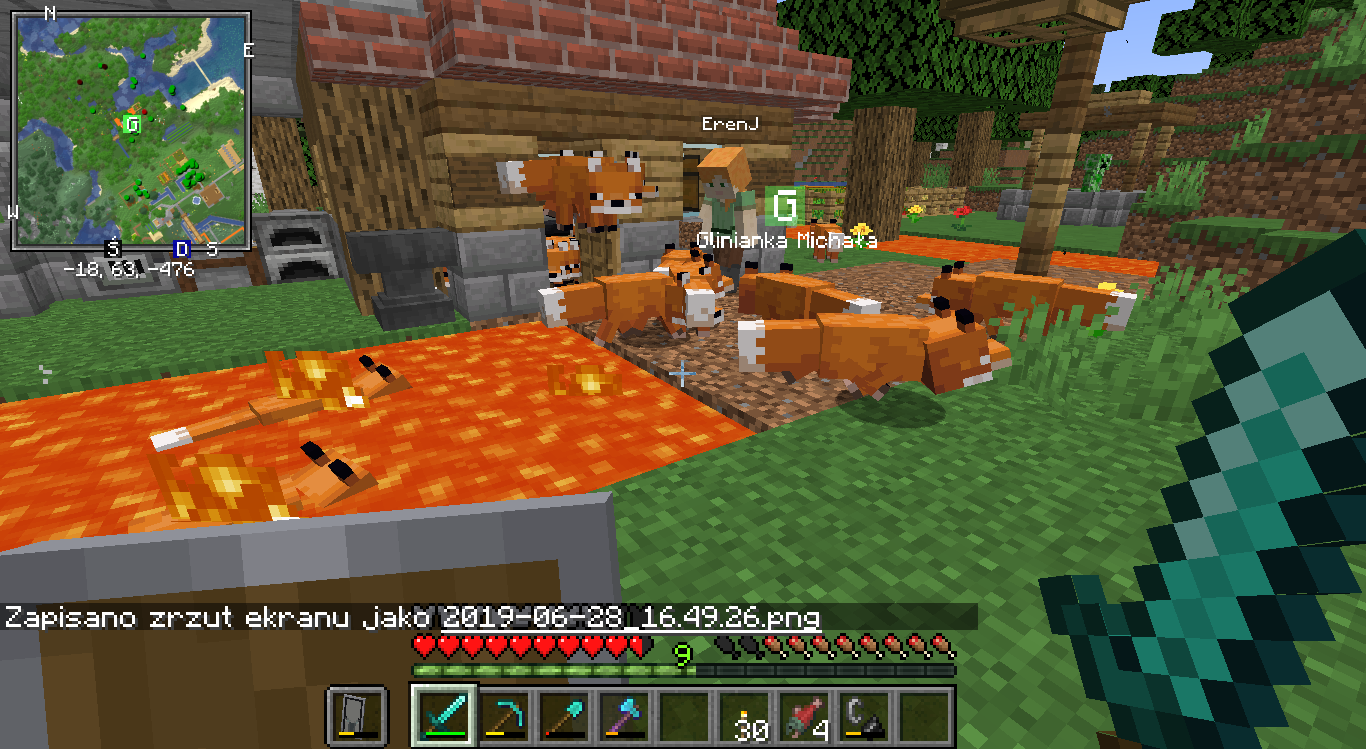The image size is (1366, 749).
Task: Open the saved screenshot file link in chat
Action: coord(631,617)
